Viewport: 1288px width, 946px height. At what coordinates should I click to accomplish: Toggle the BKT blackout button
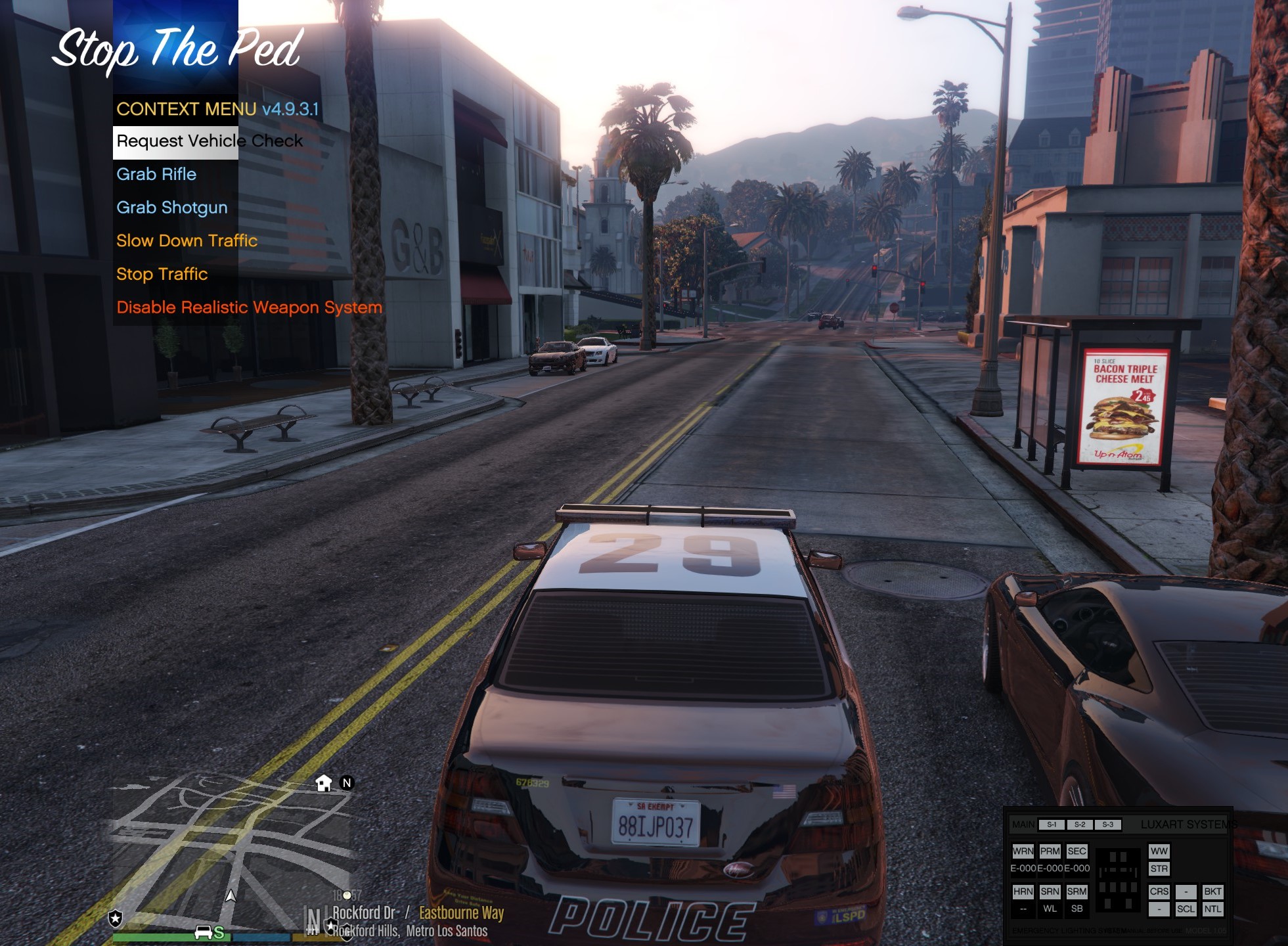(1212, 891)
